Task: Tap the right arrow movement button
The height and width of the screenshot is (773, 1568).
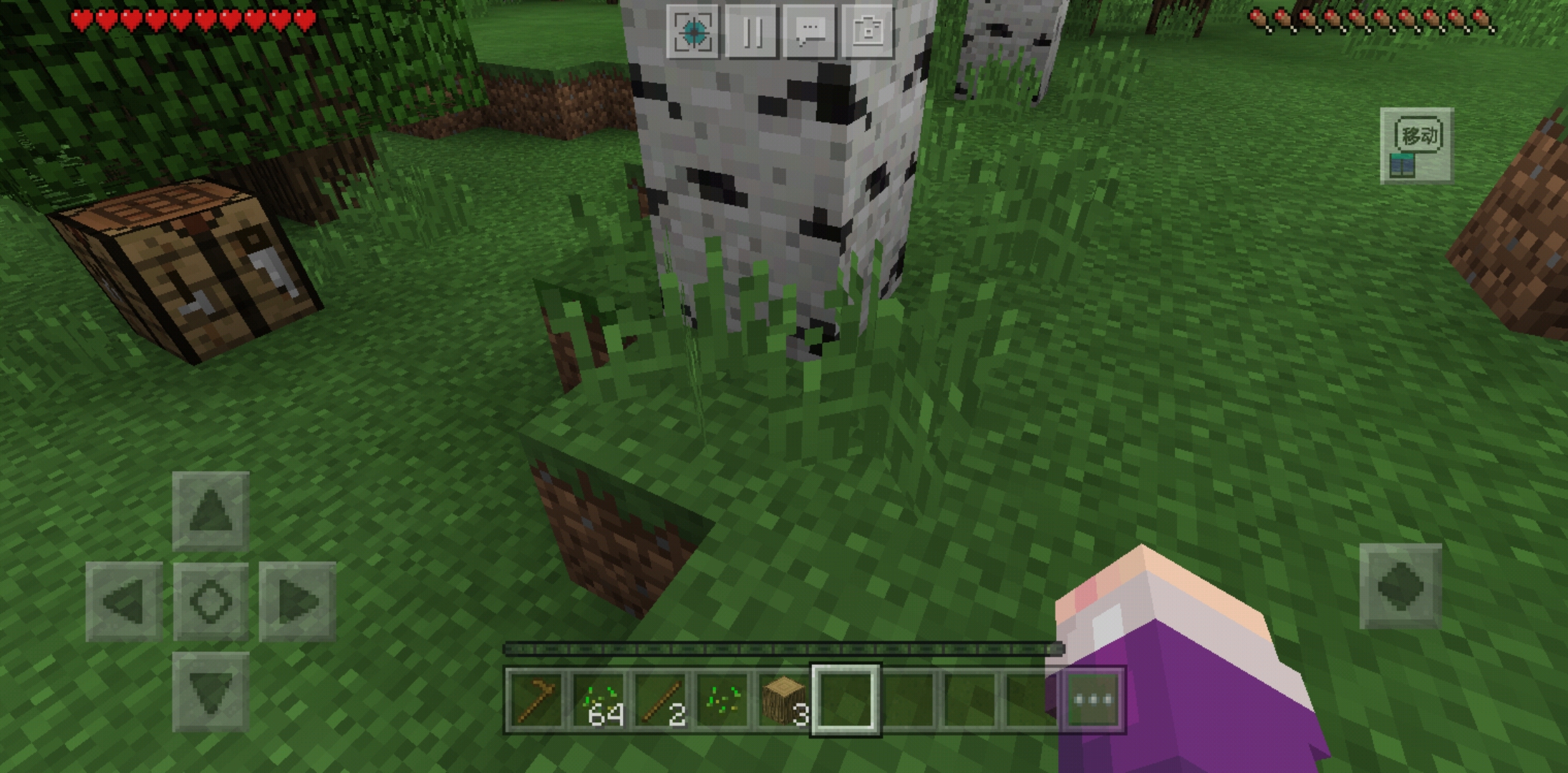Action: 297,601
